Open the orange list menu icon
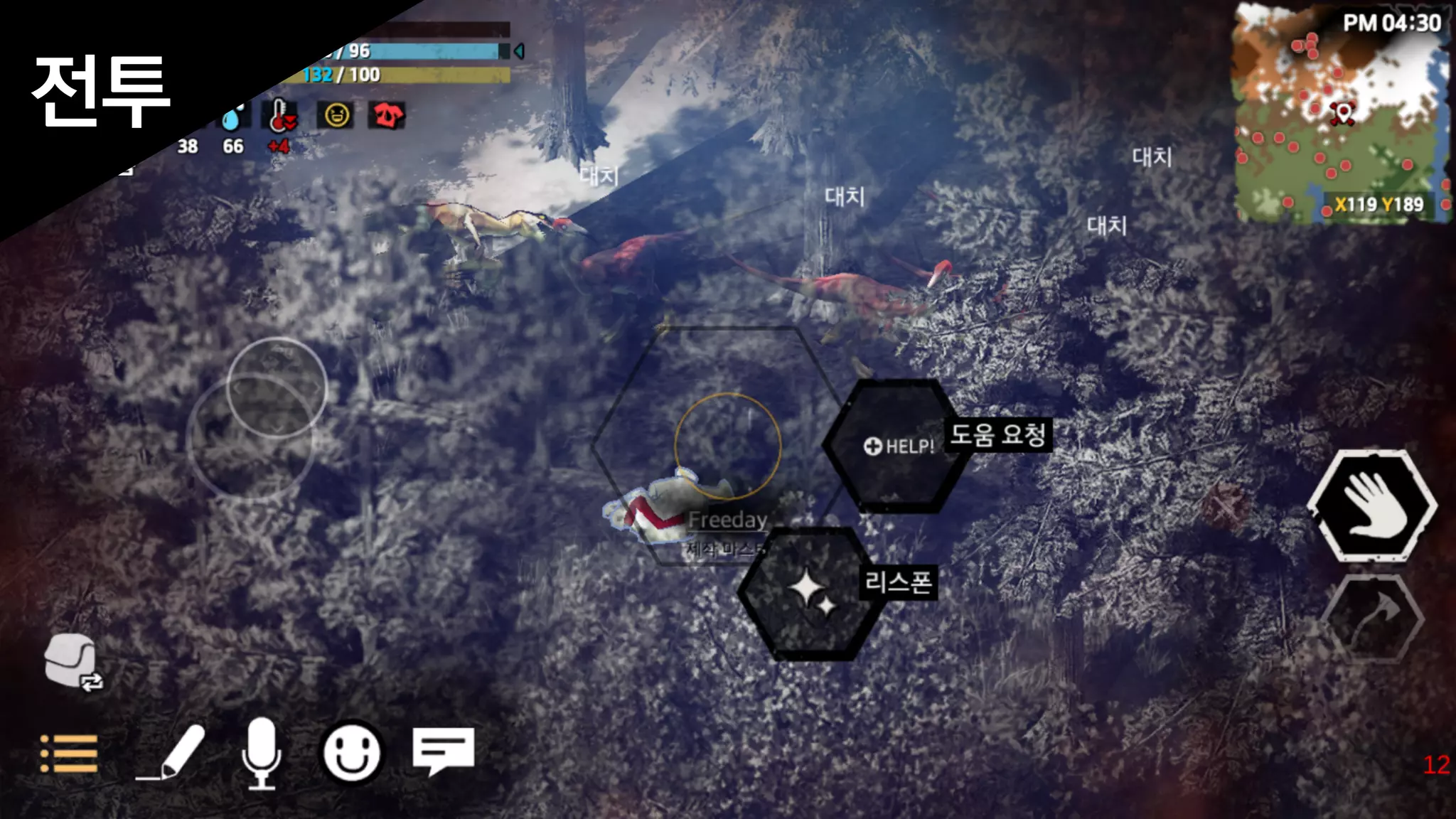The height and width of the screenshot is (819, 1456). coord(69,754)
